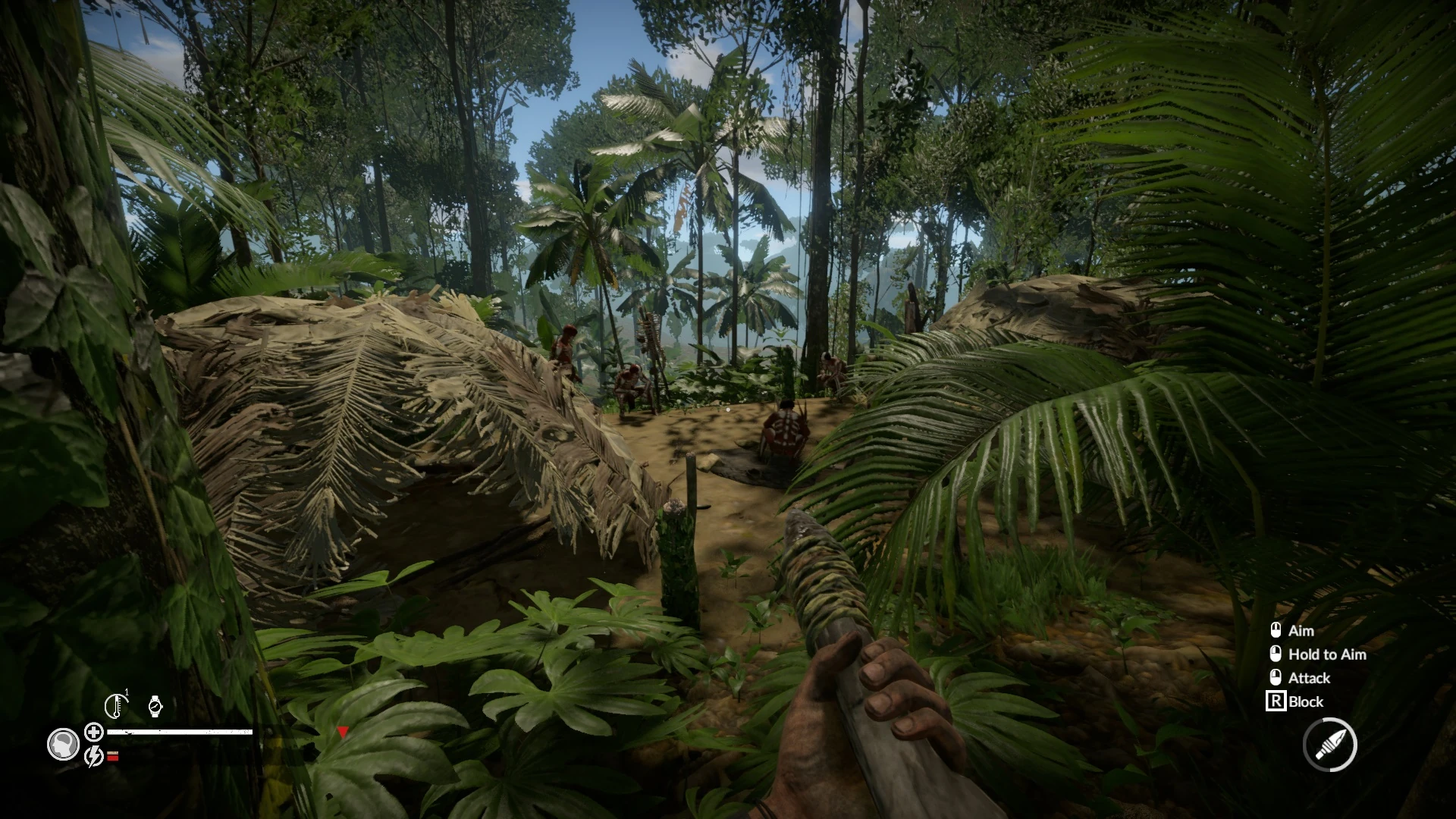Click the thermometer temperature icon
1456x819 pixels.
117,705
